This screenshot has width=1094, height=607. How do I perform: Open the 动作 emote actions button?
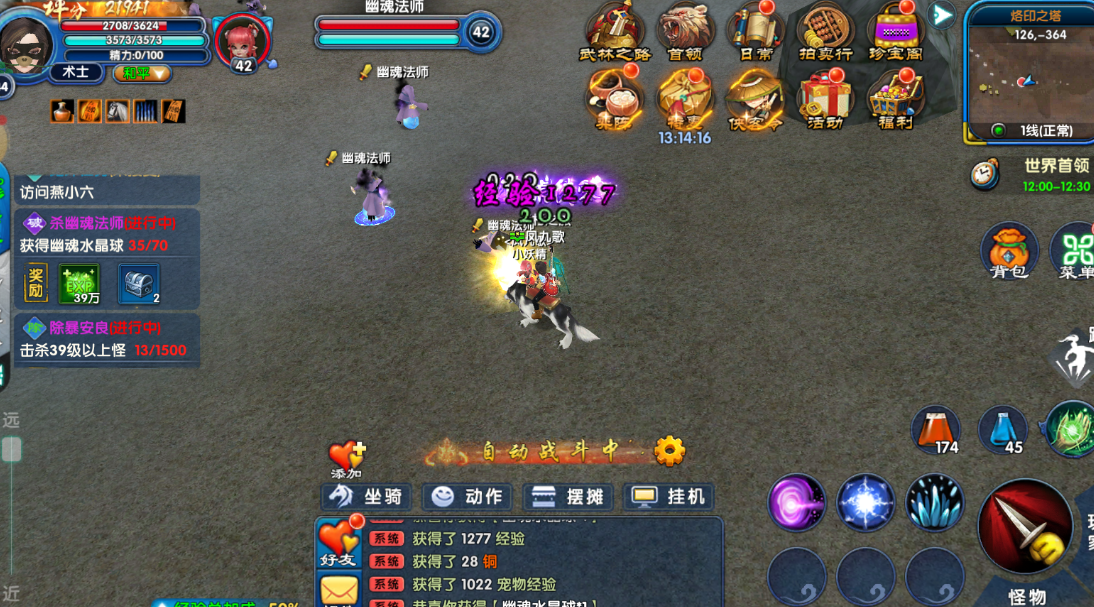(x=468, y=497)
